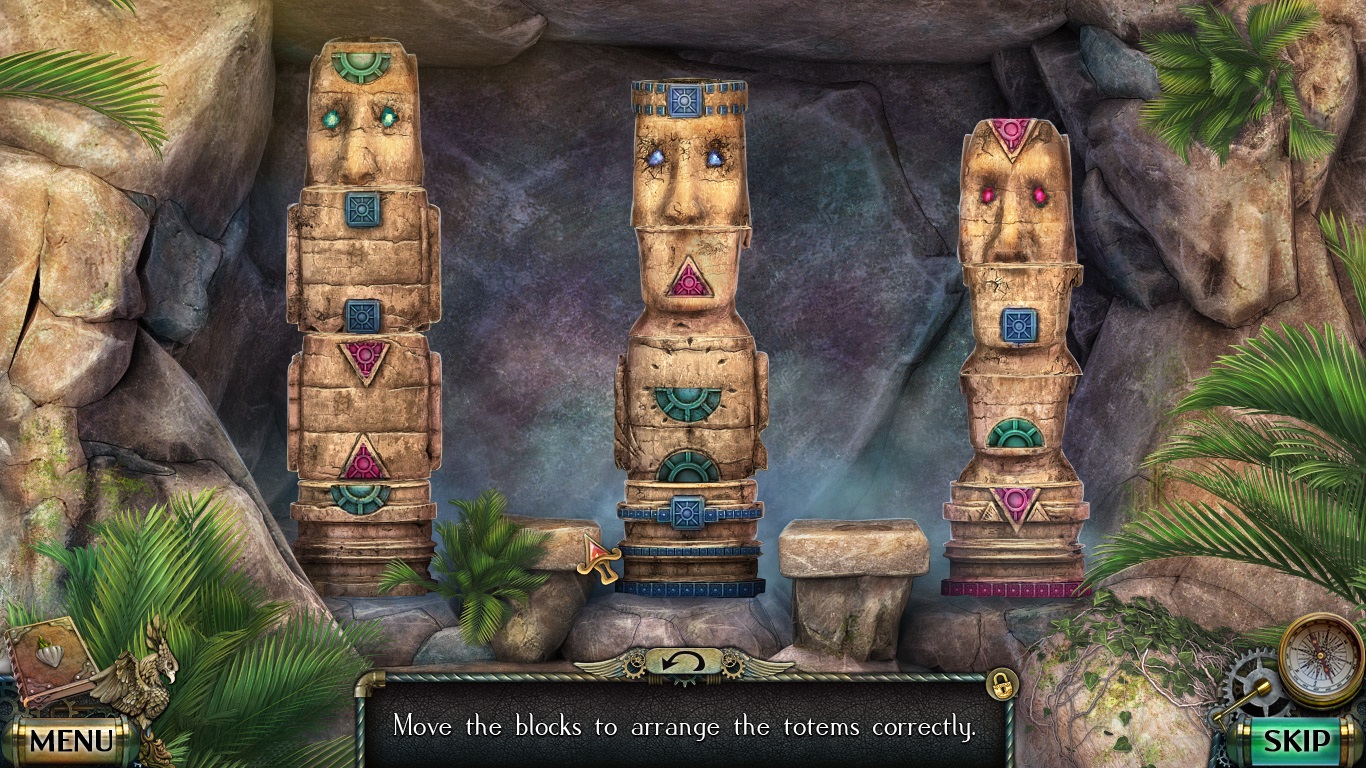Open the MENU
Viewport: 1366px width, 768px height.
coord(69,740)
